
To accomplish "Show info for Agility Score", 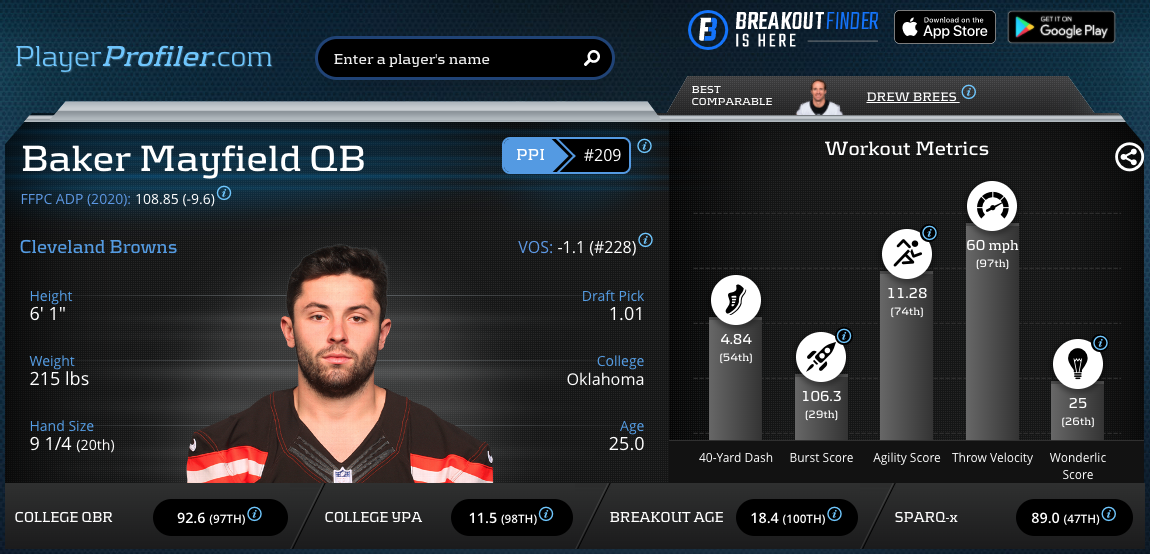I will 930,233.
